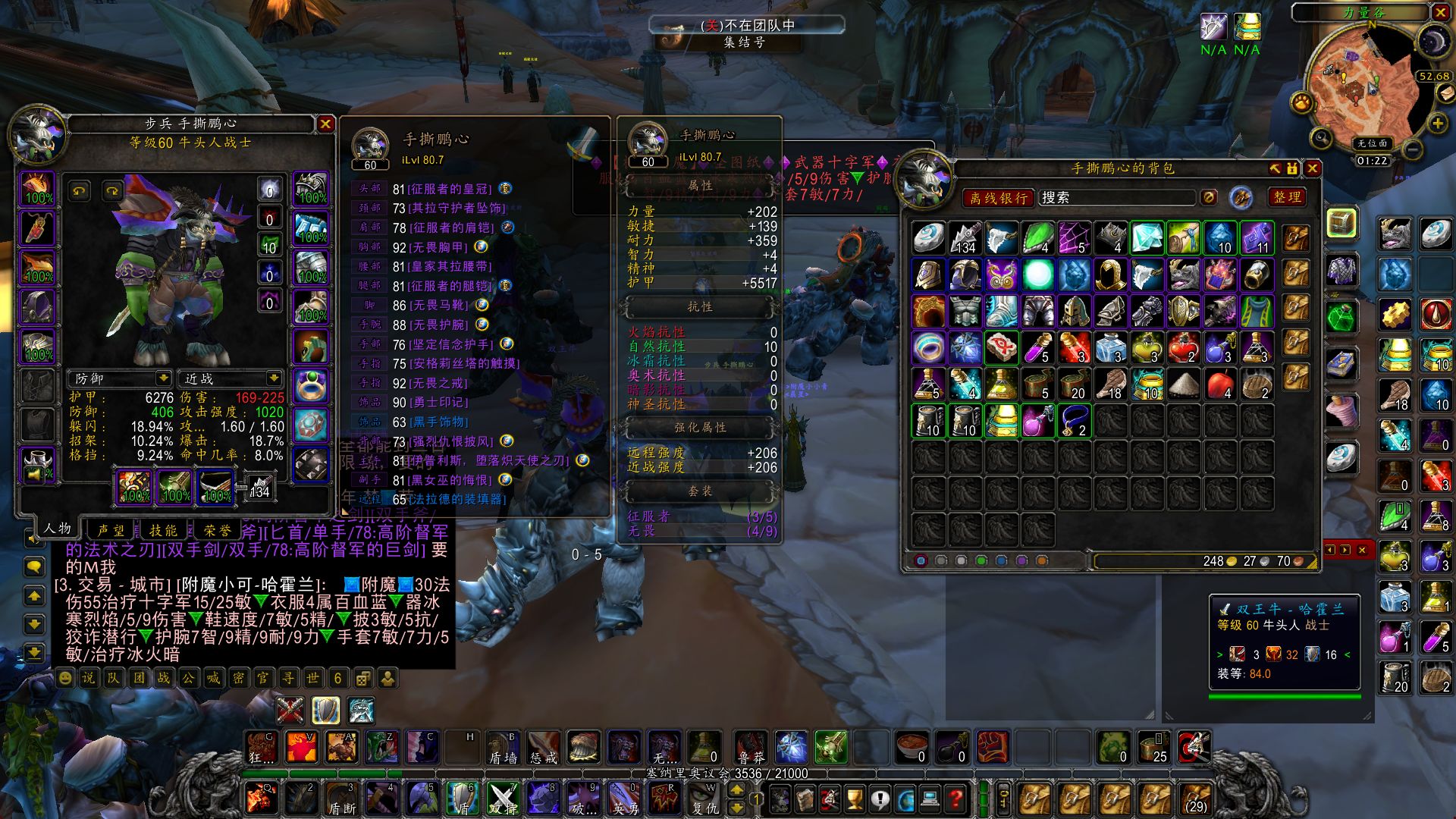Close the character panel
Image resolution: width=1456 pixels, height=819 pixels.
[x=325, y=124]
